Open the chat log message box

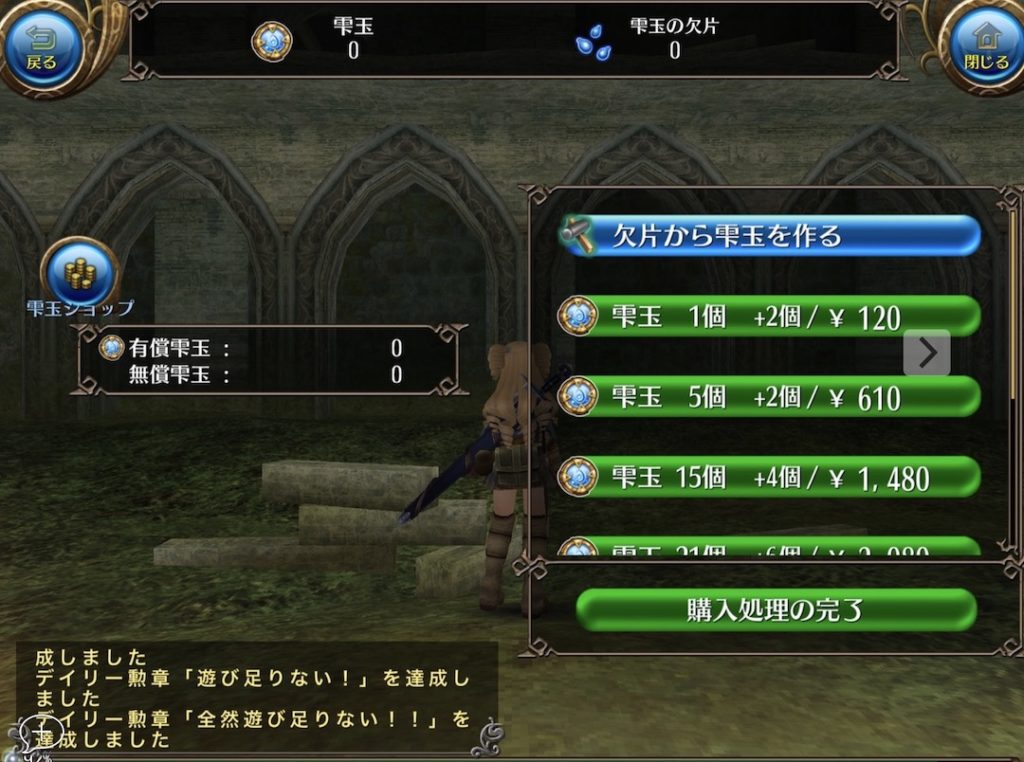(x=255, y=697)
